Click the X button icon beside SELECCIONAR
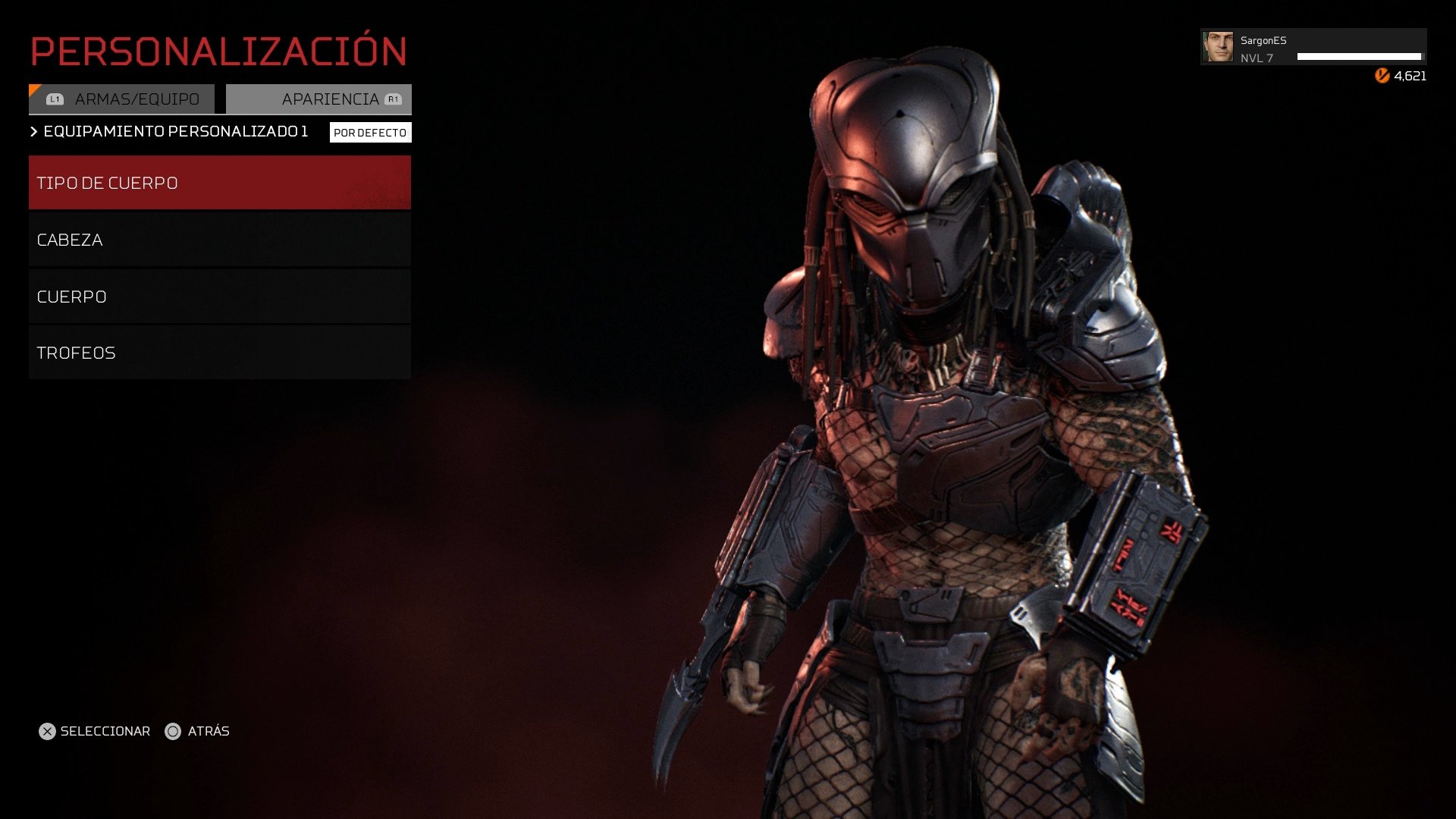The height and width of the screenshot is (819, 1456). click(49, 731)
